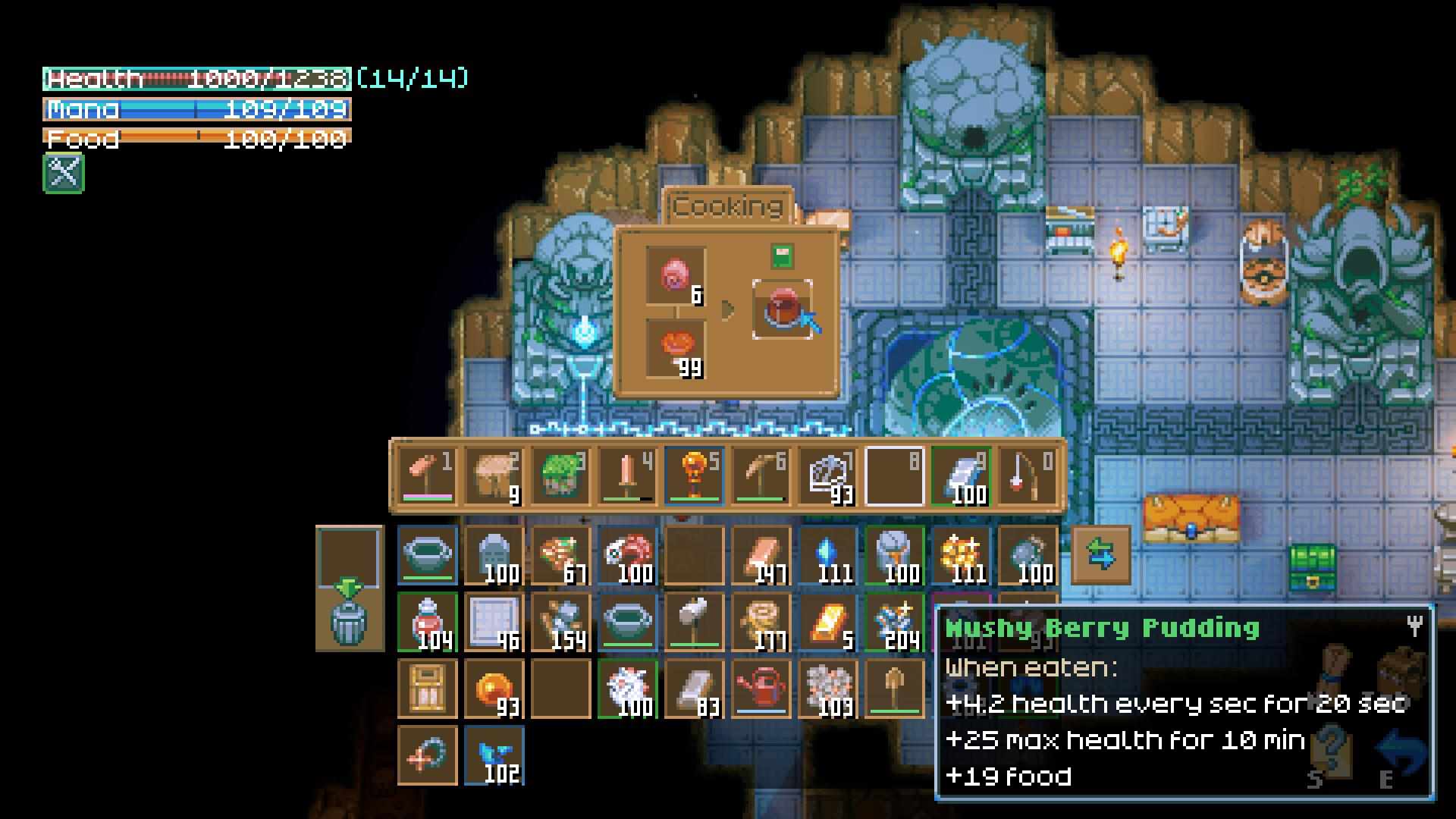Take the Mushy Berry Pudding output
This screenshot has height=819, width=1456.
pos(782,309)
